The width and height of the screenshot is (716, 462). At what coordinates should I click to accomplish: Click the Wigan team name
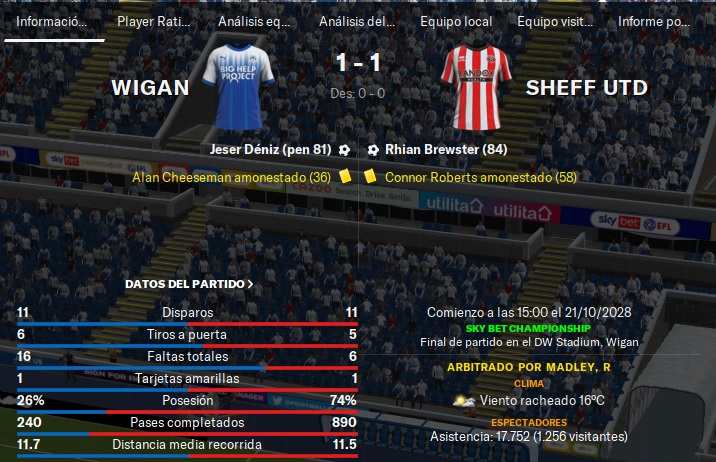click(150, 88)
